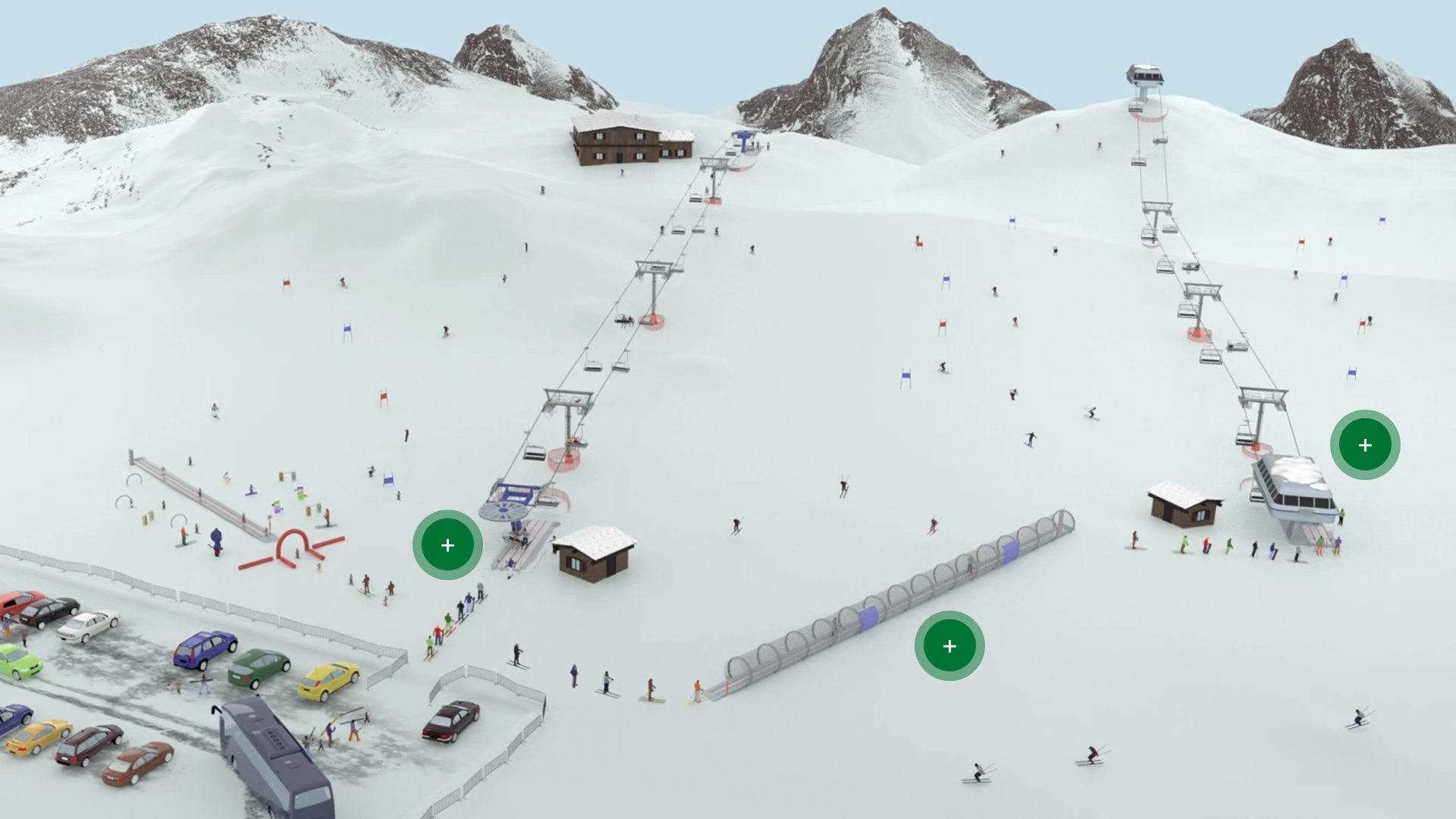This screenshot has height=819, width=1456.
Task: Open the hotspot next to the chairlift station
Action: point(1364,445)
